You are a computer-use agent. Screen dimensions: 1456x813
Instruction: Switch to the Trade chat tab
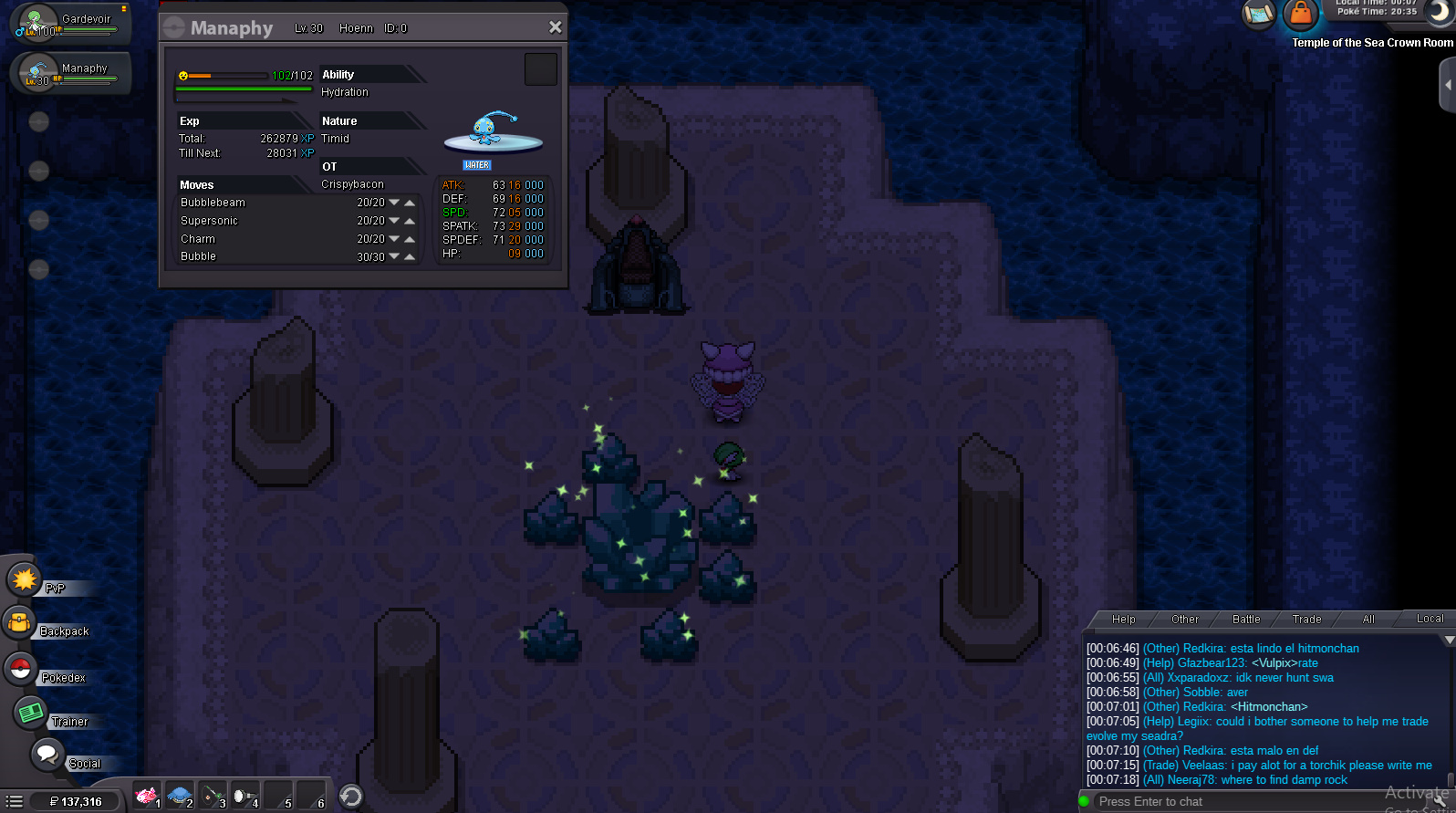[1306, 620]
